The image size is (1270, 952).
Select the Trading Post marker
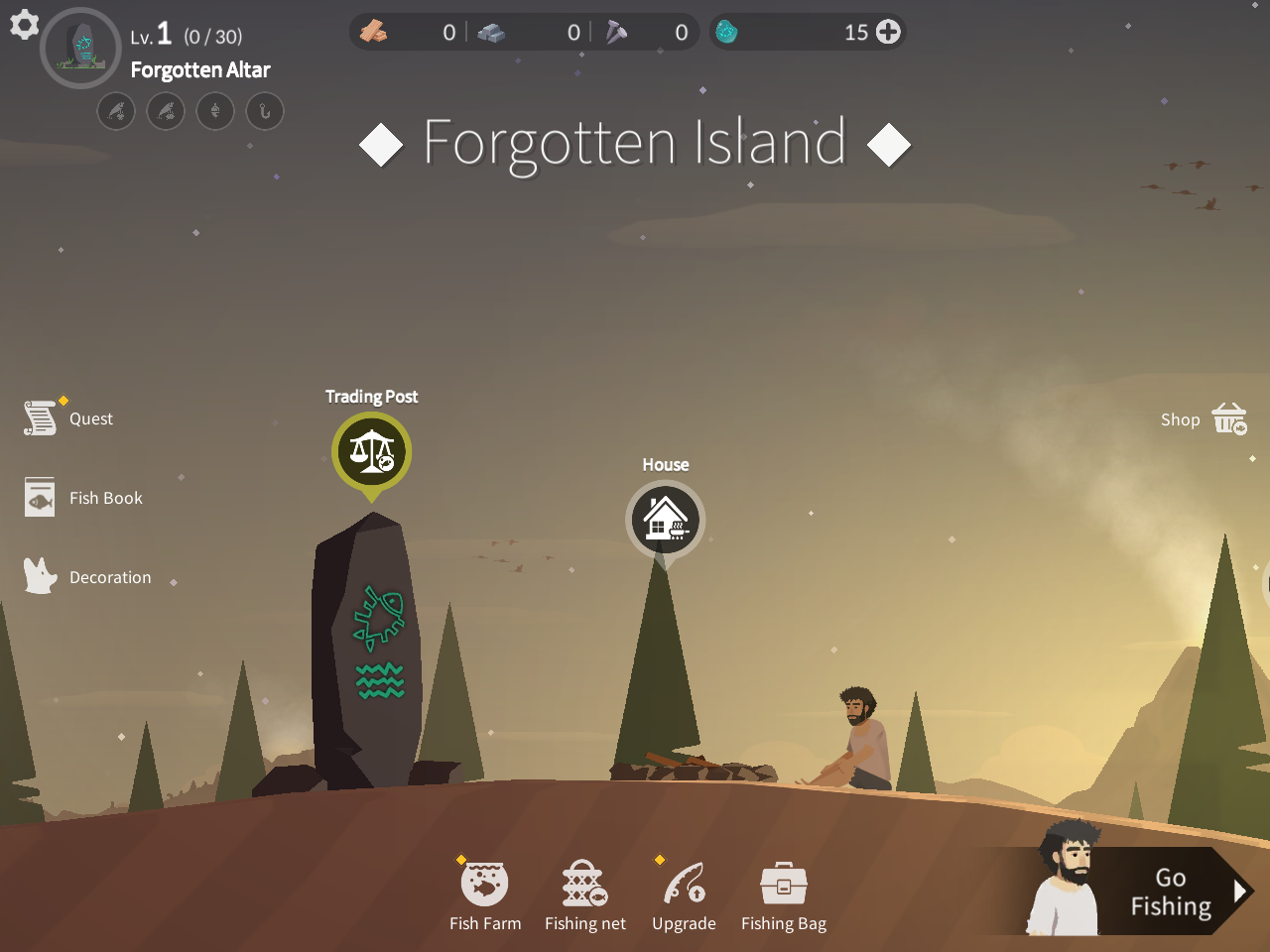pyautogui.click(x=371, y=452)
